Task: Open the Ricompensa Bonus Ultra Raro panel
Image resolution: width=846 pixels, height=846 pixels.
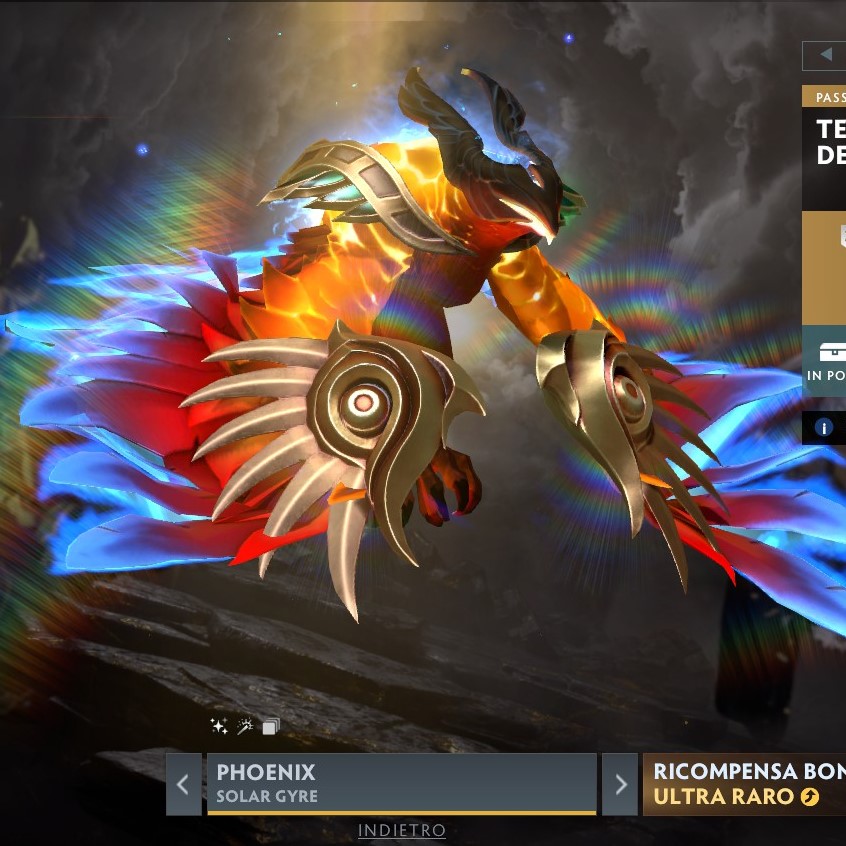Action: click(745, 784)
